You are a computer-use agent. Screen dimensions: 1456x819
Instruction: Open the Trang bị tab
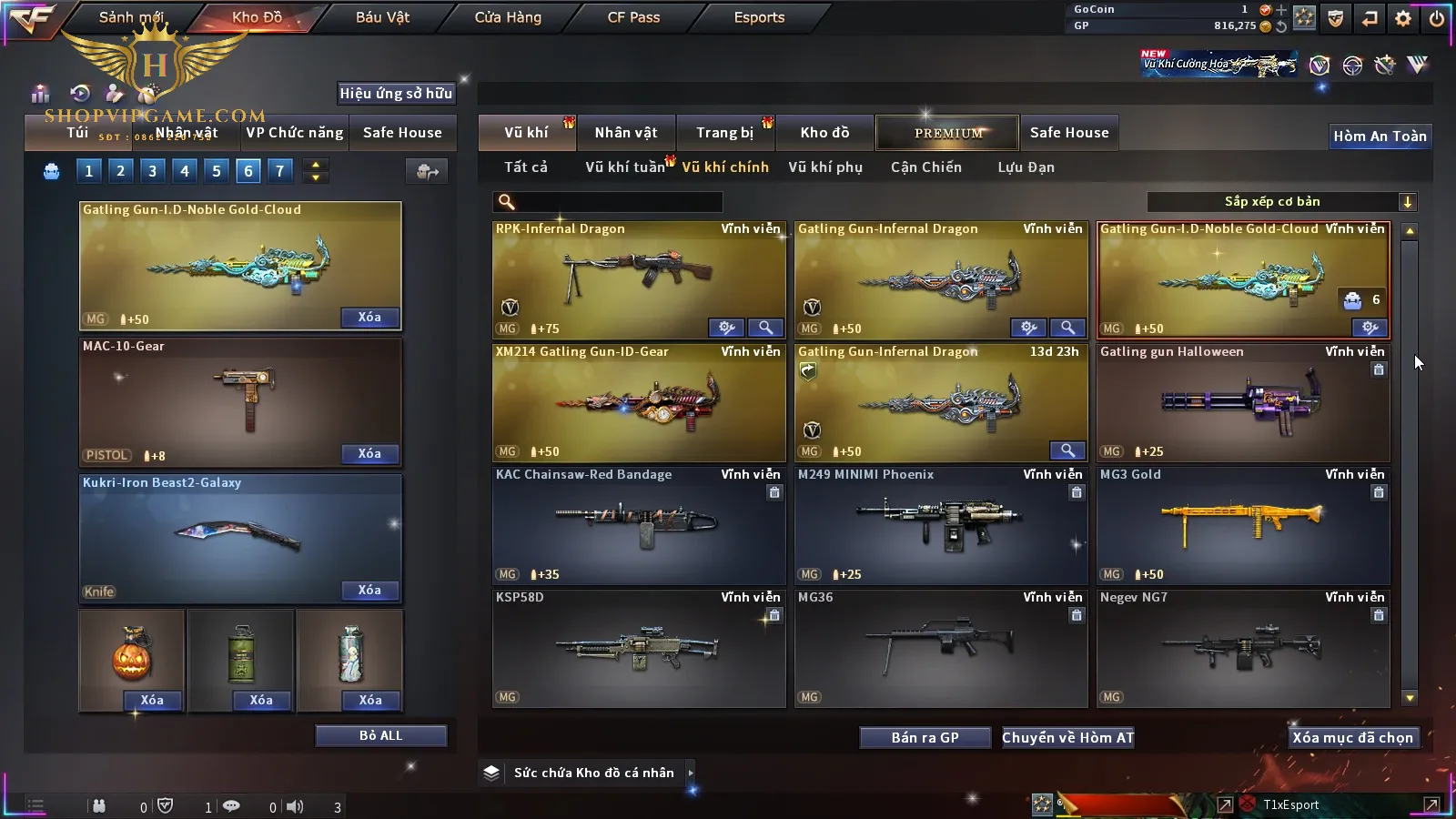[724, 133]
